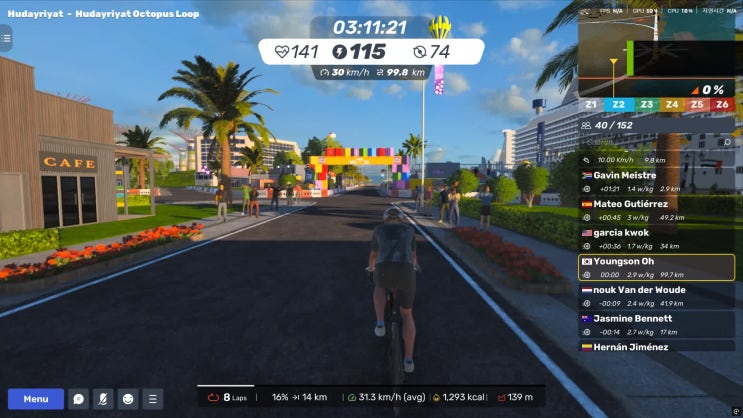Image resolution: width=743 pixels, height=418 pixels.
Task: Click the route minimap with elevation profile
Action: [658, 58]
